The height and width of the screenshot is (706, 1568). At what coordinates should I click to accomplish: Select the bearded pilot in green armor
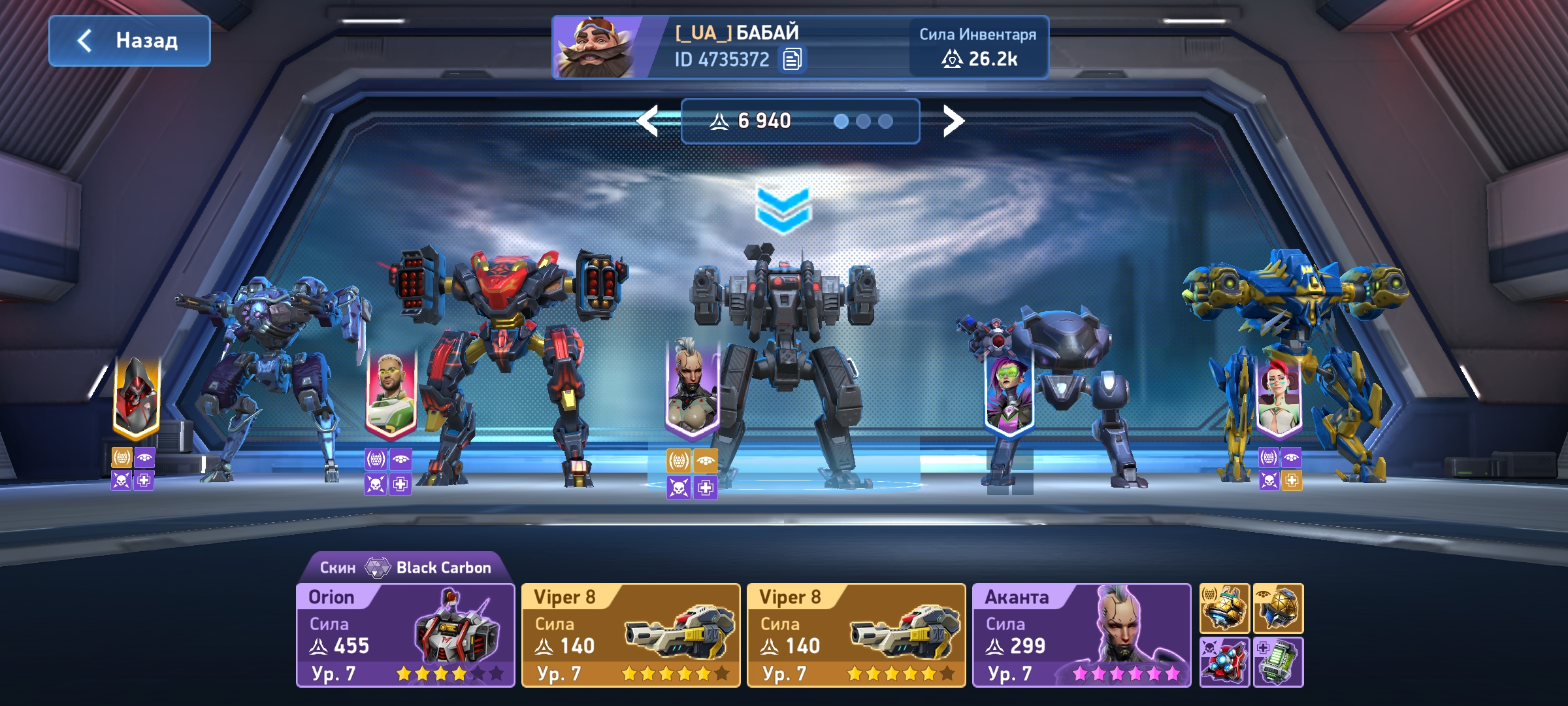390,395
